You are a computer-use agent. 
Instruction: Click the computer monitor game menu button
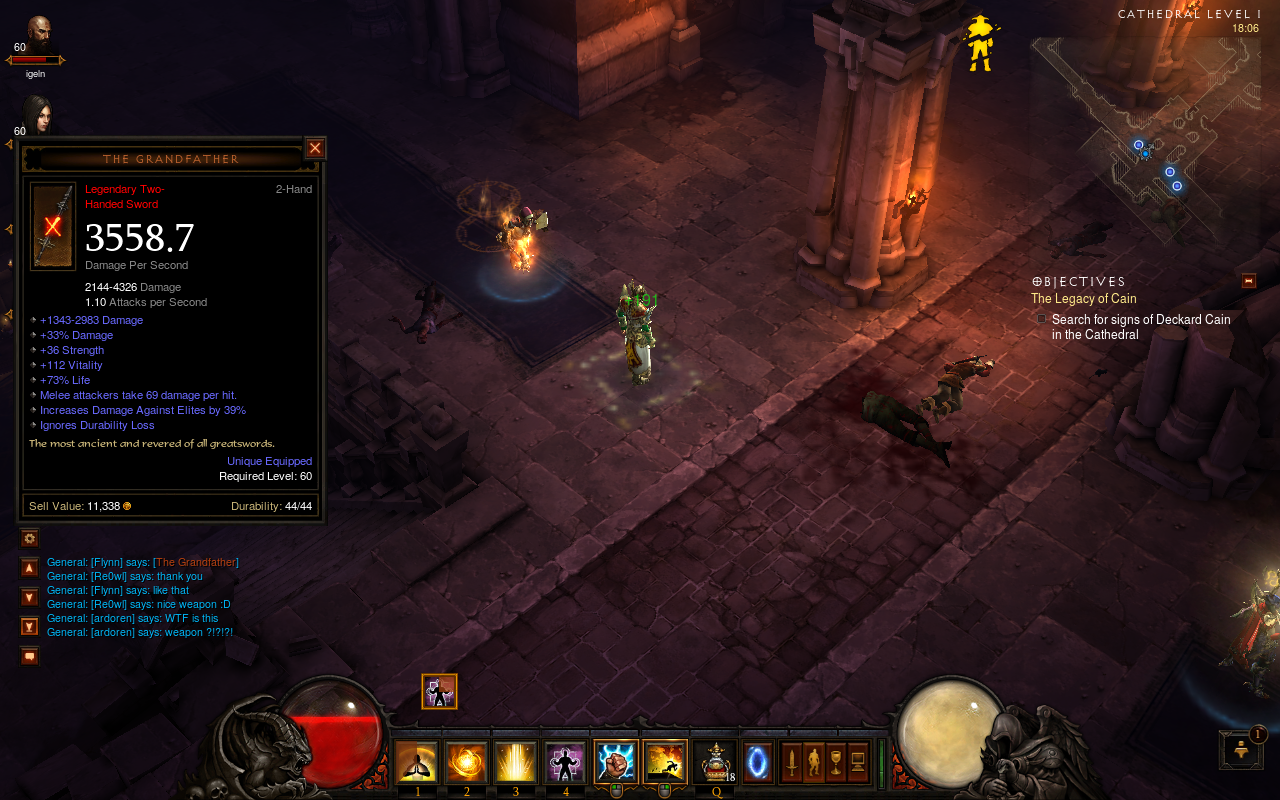tap(857, 763)
